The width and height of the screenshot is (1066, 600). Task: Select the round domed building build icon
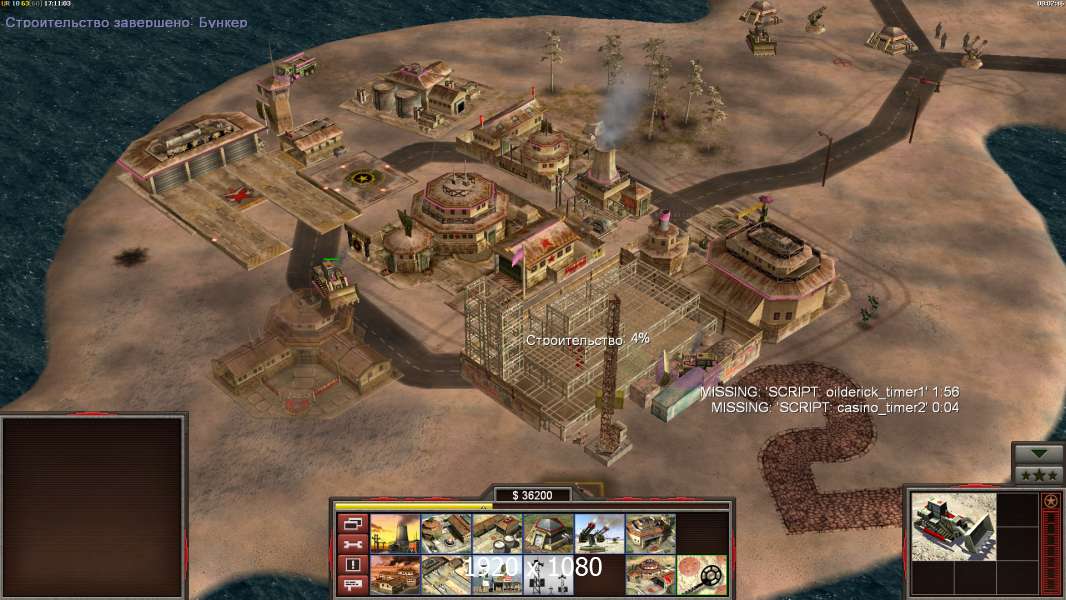coord(650,575)
